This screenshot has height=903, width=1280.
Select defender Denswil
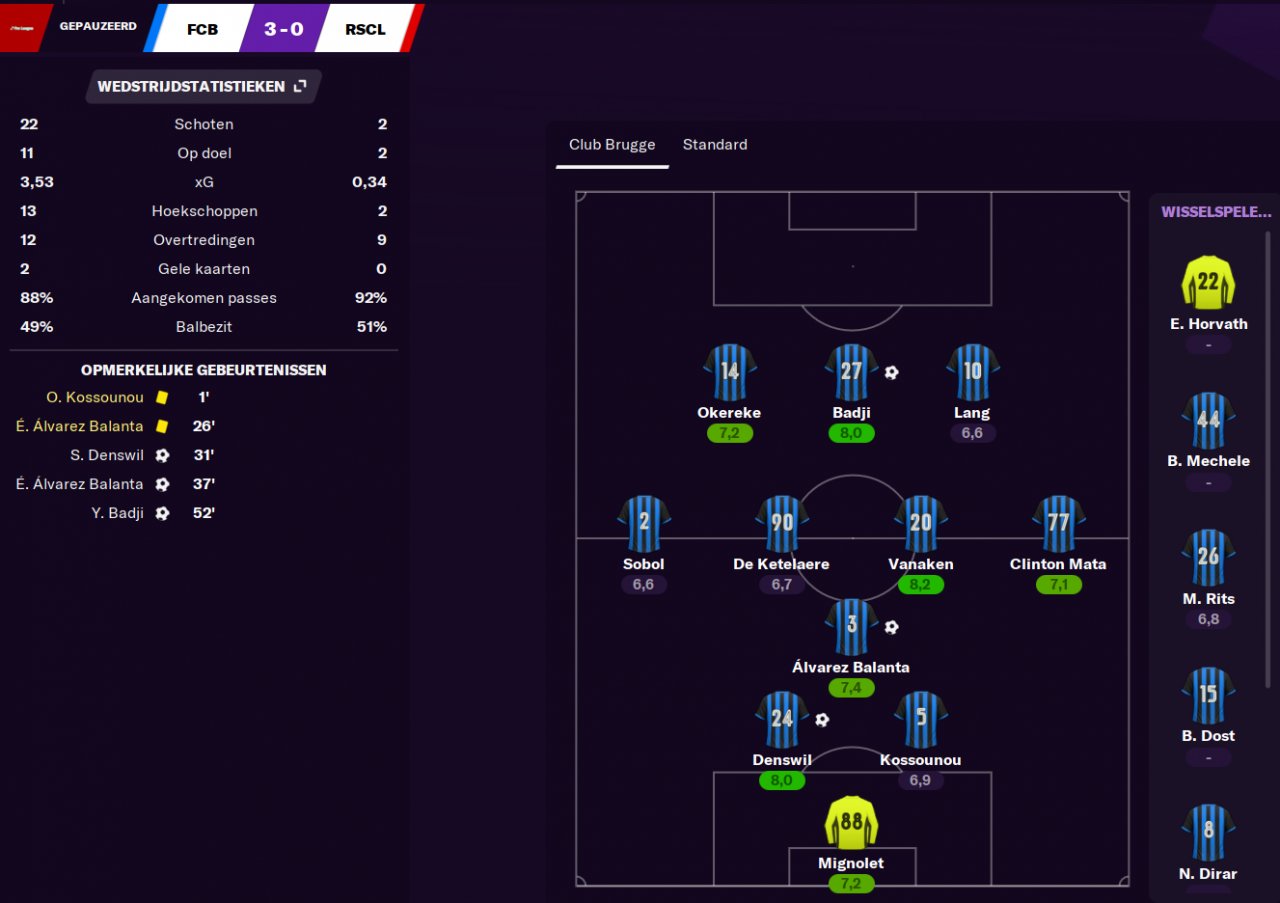pyautogui.click(x=781, y=720)
